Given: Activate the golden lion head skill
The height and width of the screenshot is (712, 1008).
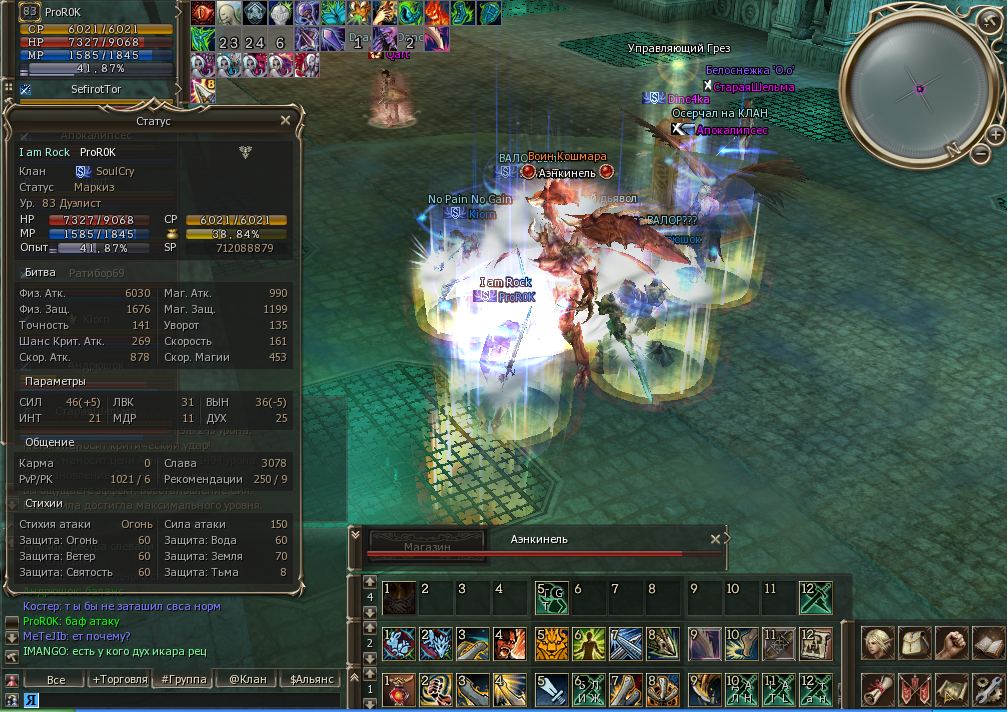Looking at the screenshot, I should click(x=552, y=643).
